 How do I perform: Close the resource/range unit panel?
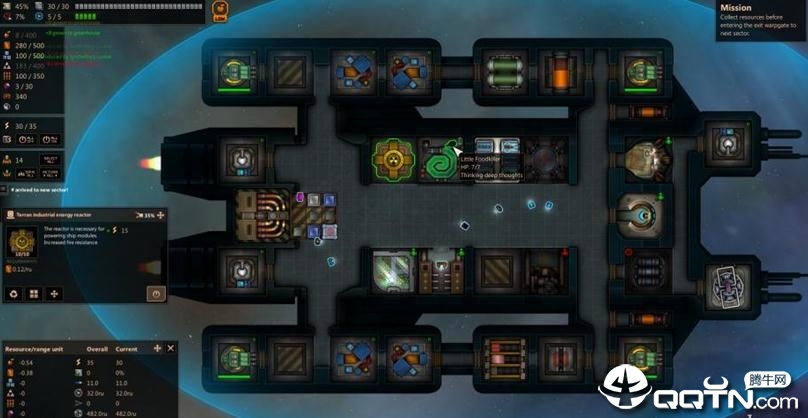pos(171,348)
